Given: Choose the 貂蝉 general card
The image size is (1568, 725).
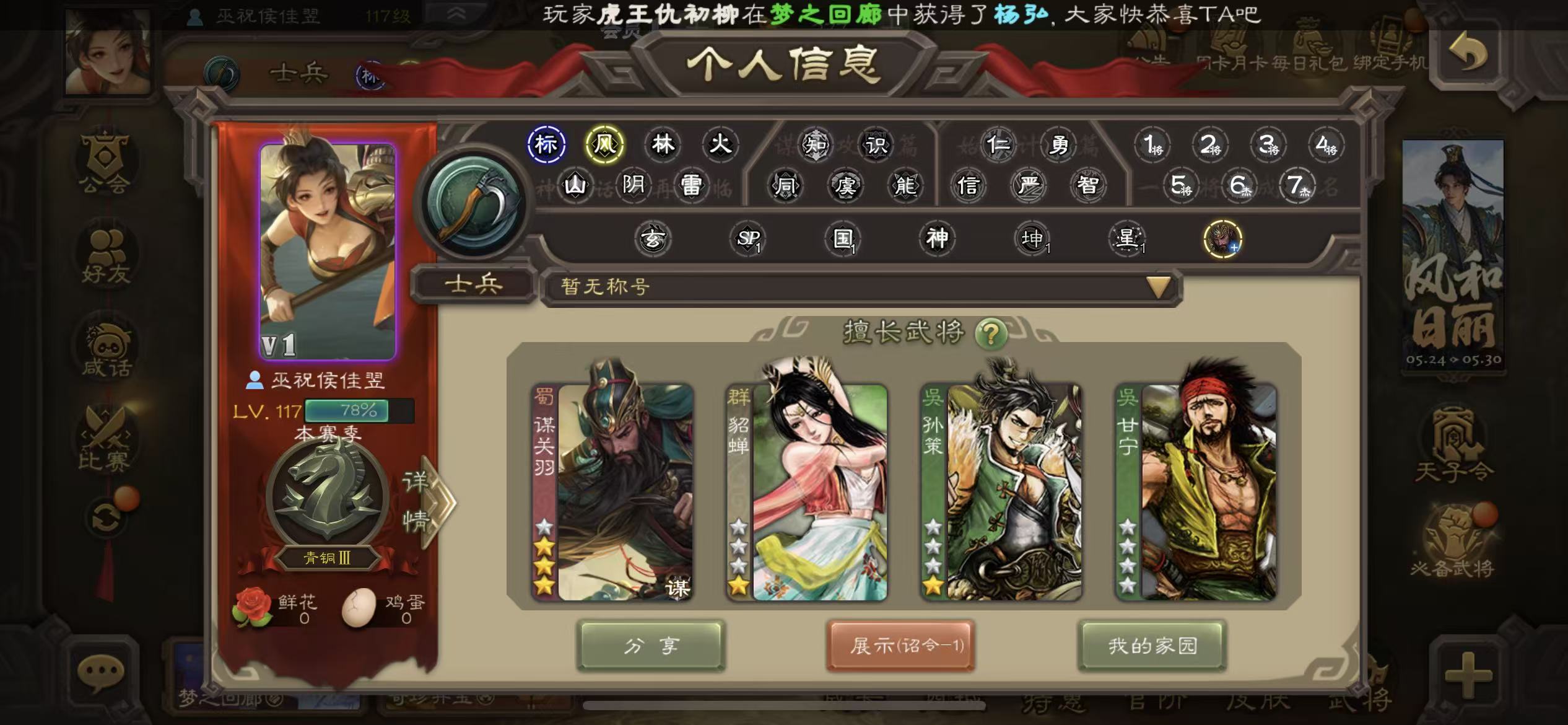Looking at the screenshot, I should pyautogui.click(x=807, y=492).
